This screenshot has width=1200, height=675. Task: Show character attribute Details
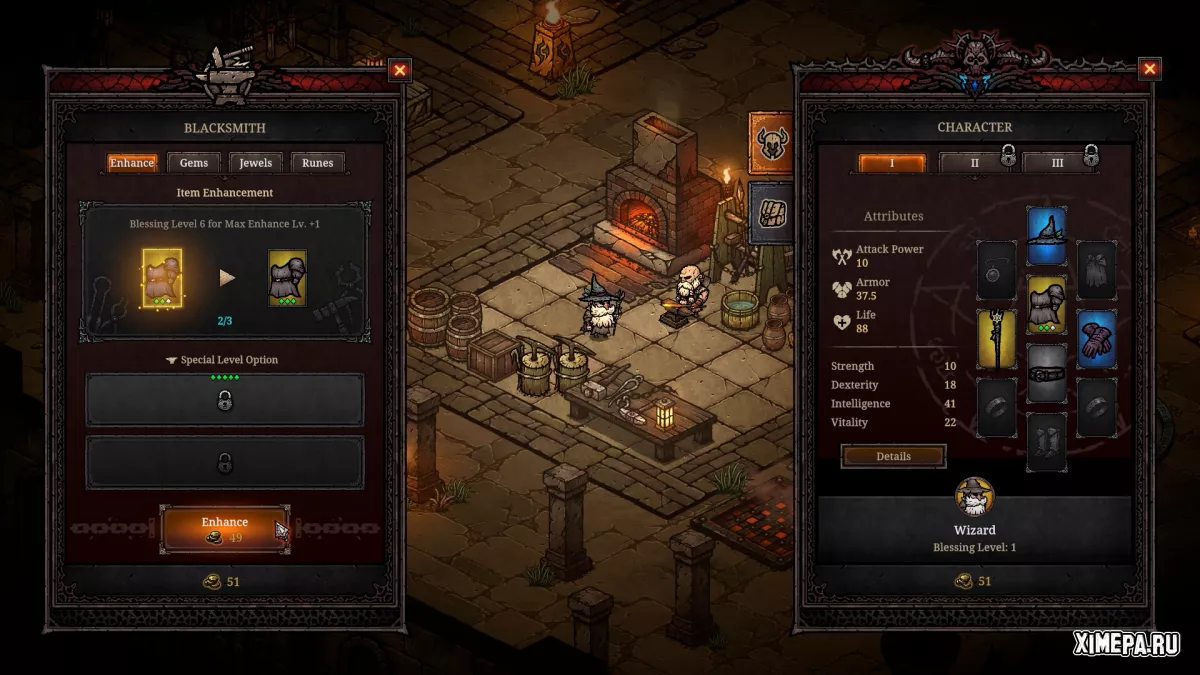coord(893,456)
